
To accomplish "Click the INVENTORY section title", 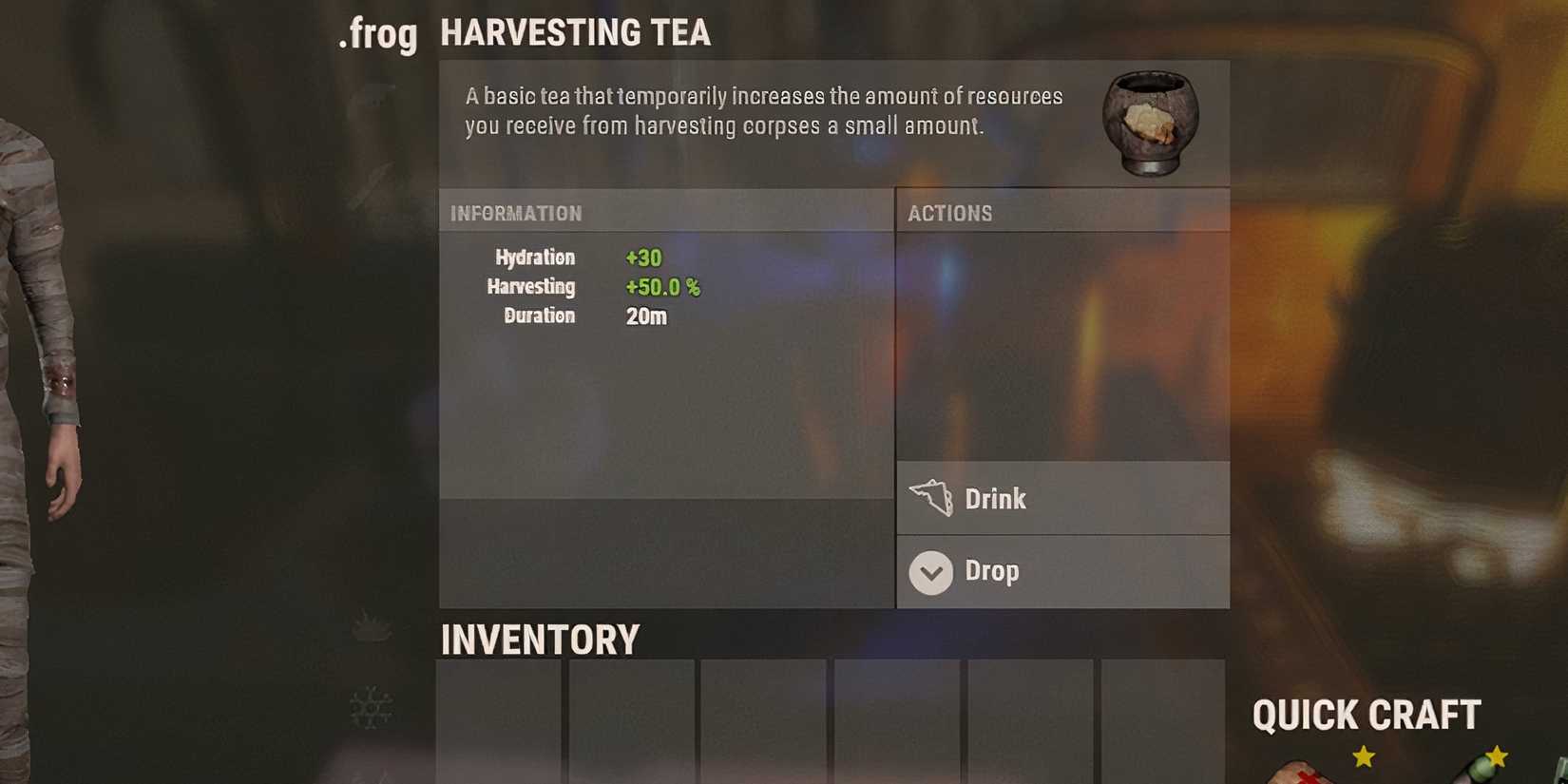I will [539, 640].
